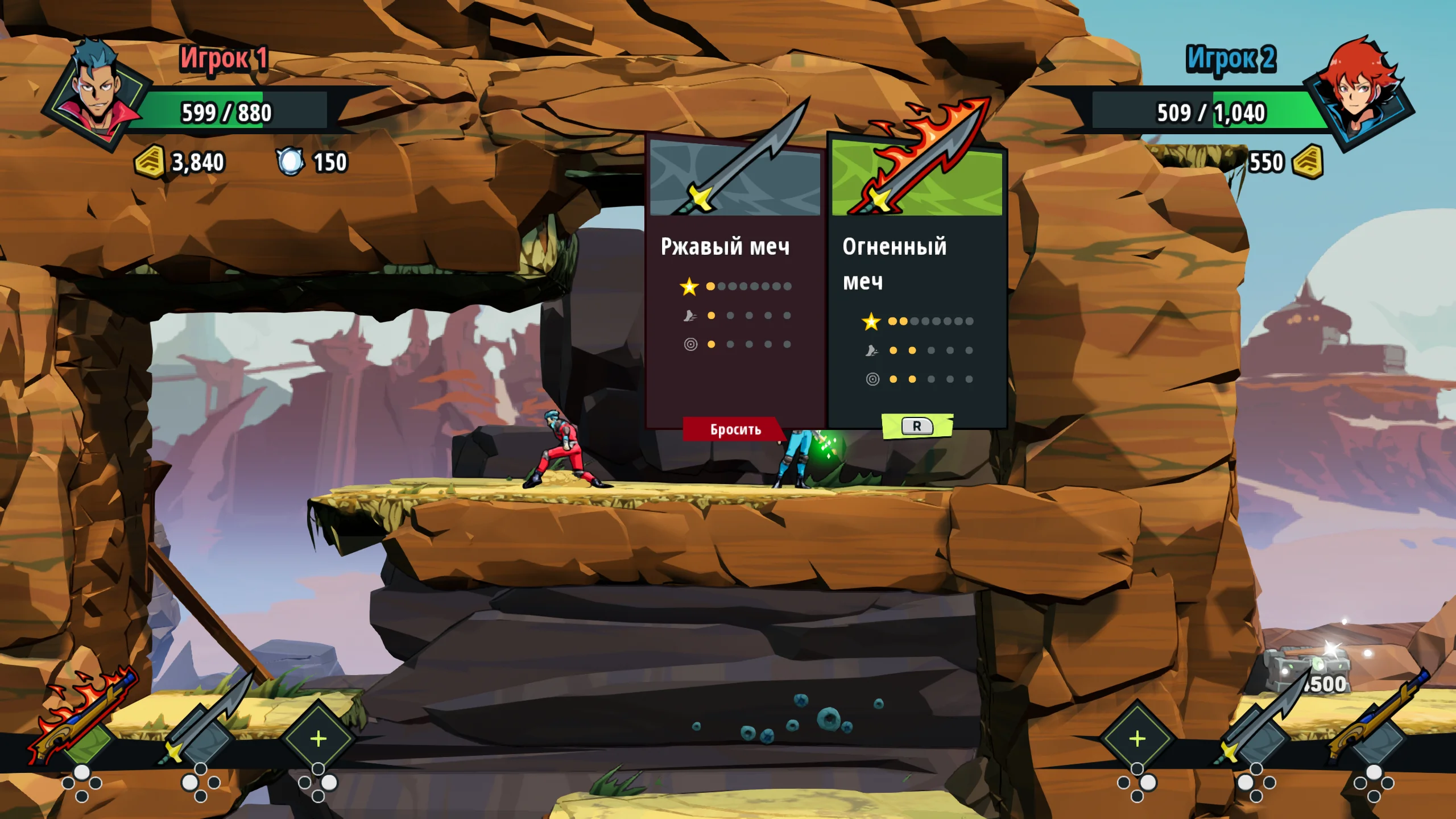The height and width of the screenshot is (819, 1456).
Task: Select the Ржавый меч weapon card
Action: point(735,282)
